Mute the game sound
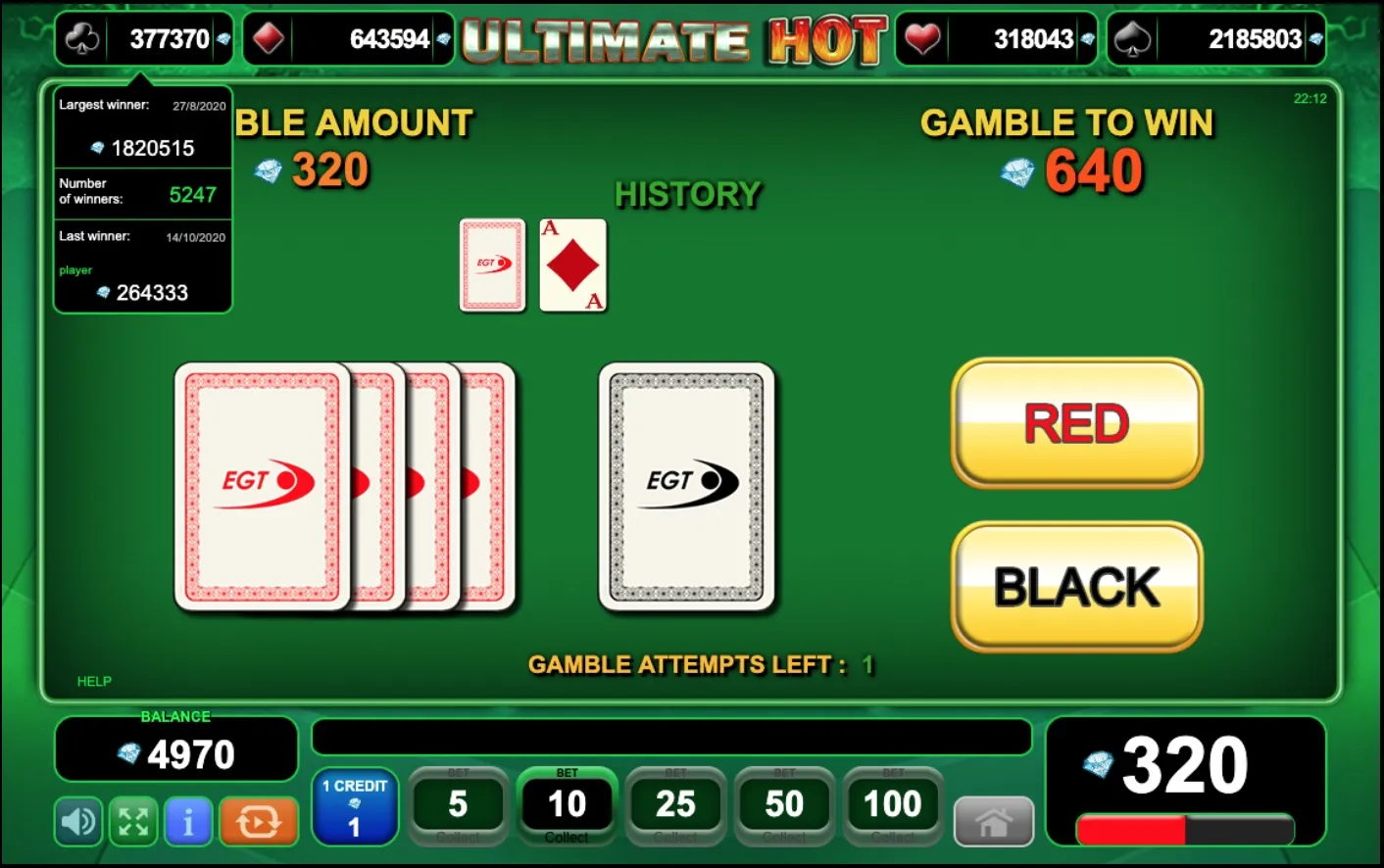Screen dimensions: 1384x868 pos(77,822)
